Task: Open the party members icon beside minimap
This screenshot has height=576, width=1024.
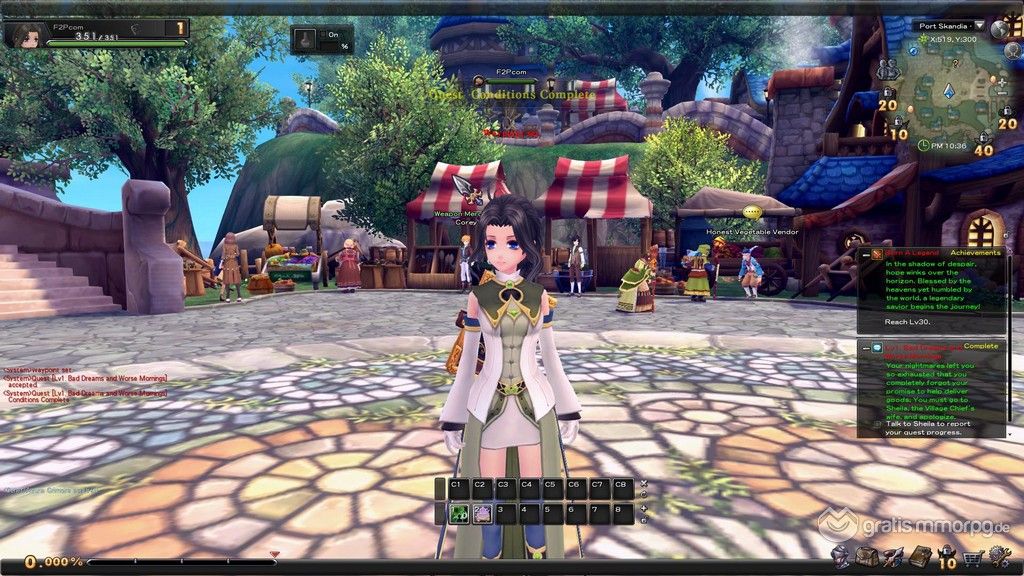Action: click(887, 70)
